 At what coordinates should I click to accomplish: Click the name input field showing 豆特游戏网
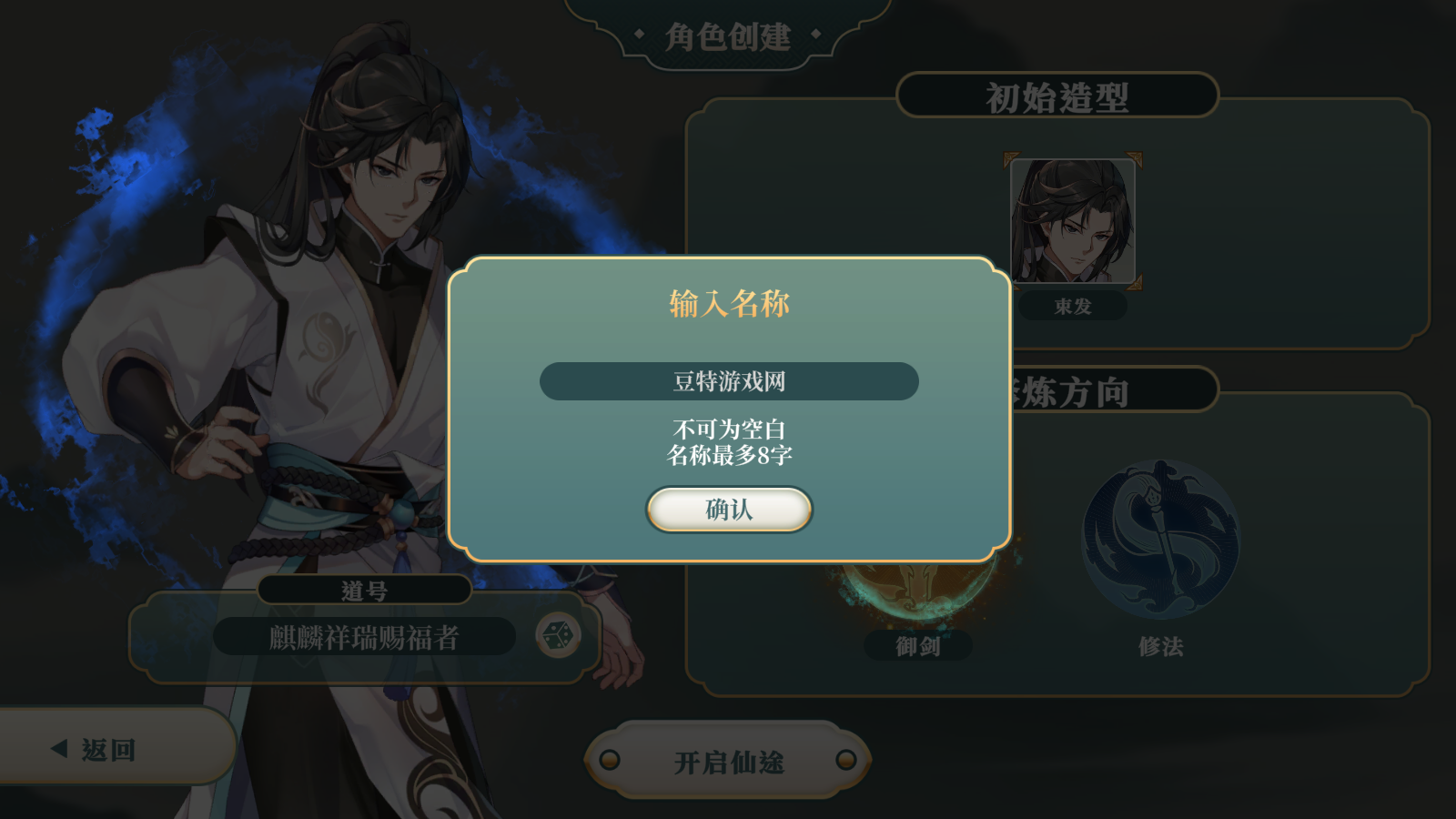click(x=728, y=380)
